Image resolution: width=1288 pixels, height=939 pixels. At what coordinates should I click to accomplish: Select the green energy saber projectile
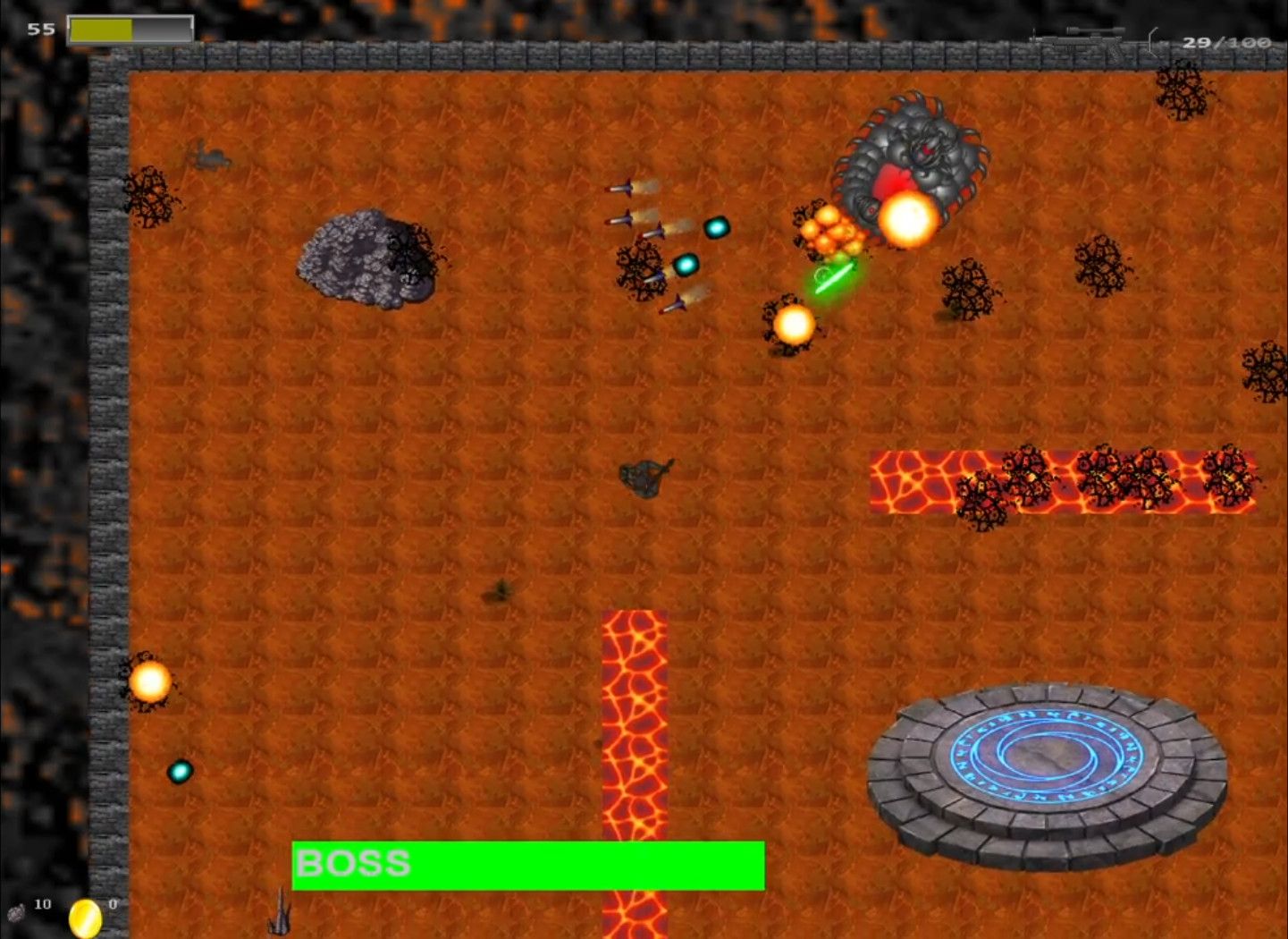(834, 273)
